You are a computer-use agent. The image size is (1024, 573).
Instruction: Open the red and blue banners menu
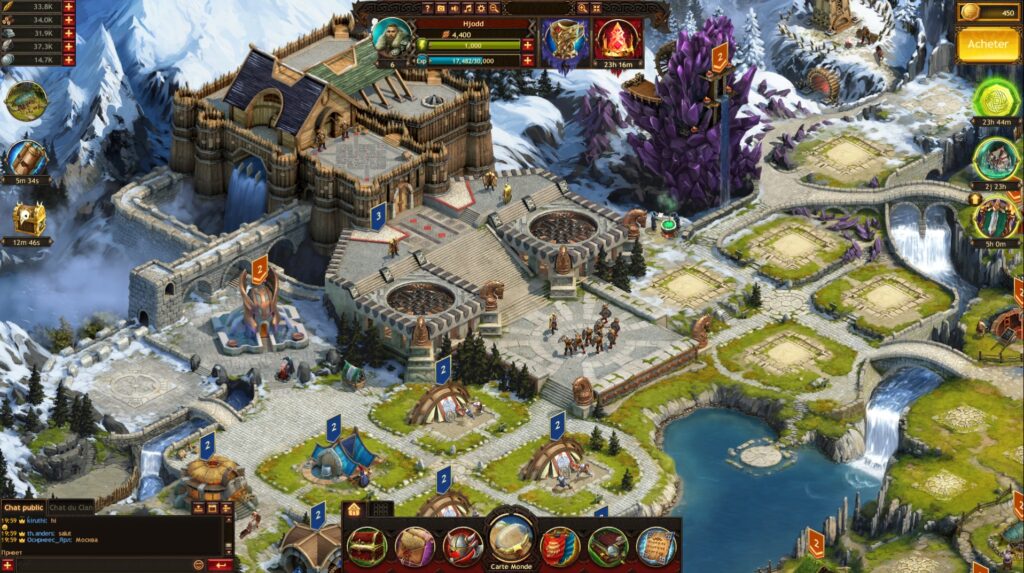(x=560, y=546)
